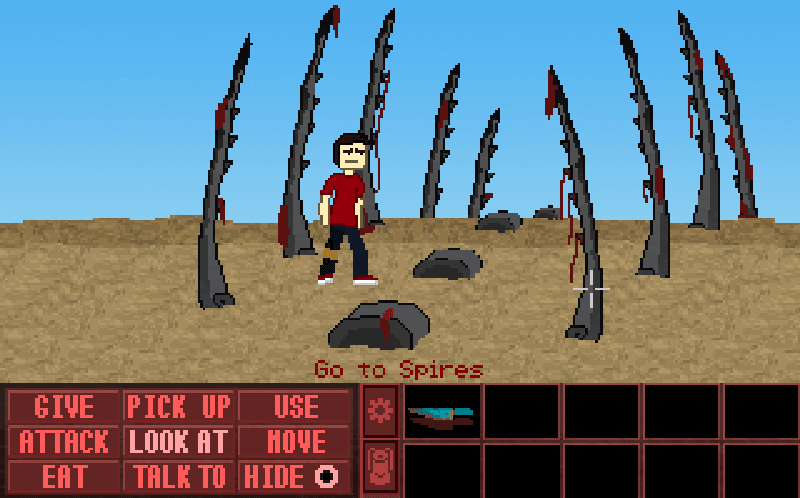Select the knife in the inventory

click(x=442, y=414)
